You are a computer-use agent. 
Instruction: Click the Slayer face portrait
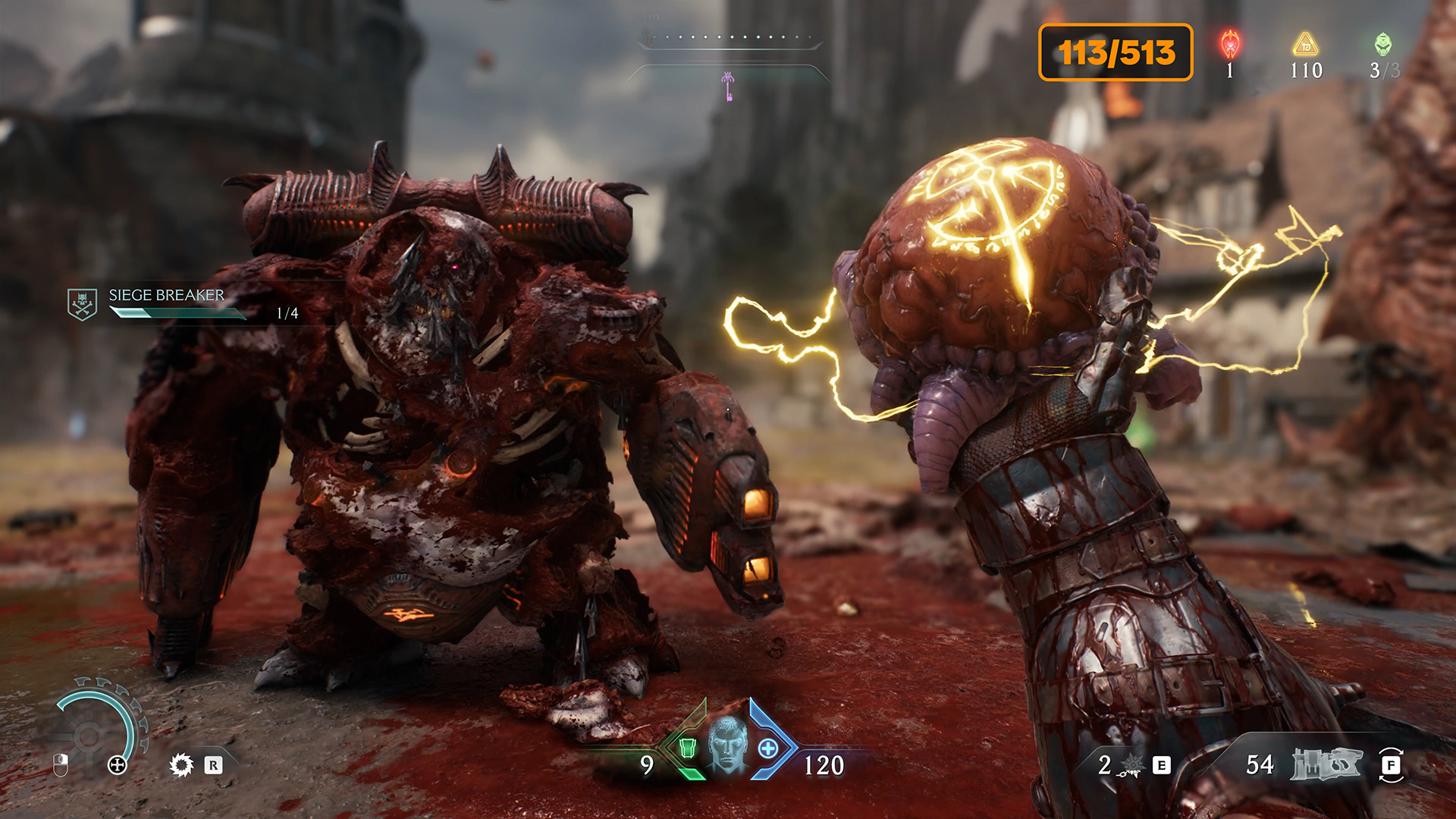[x=728, y=745]
